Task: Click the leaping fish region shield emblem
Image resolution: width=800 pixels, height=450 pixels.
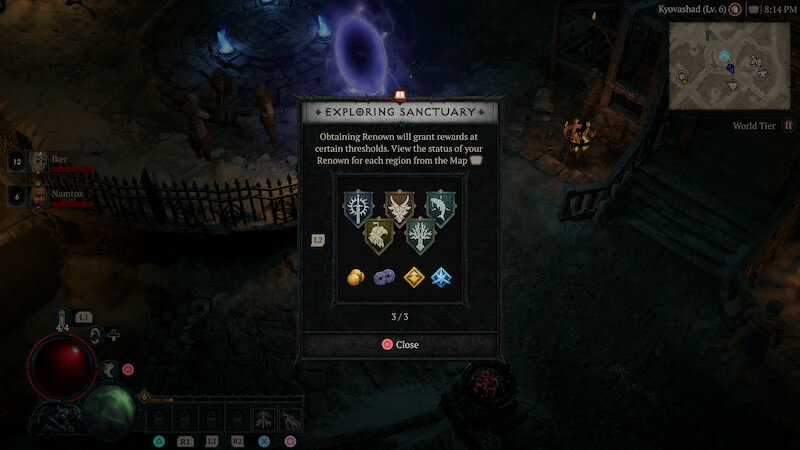Action: tap(440, 209)
